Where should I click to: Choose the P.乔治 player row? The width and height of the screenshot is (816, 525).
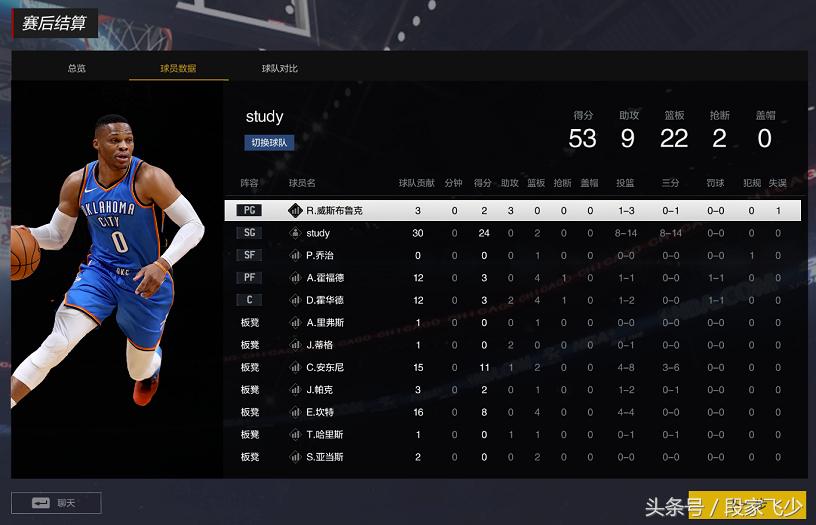[x=320, y=255]
